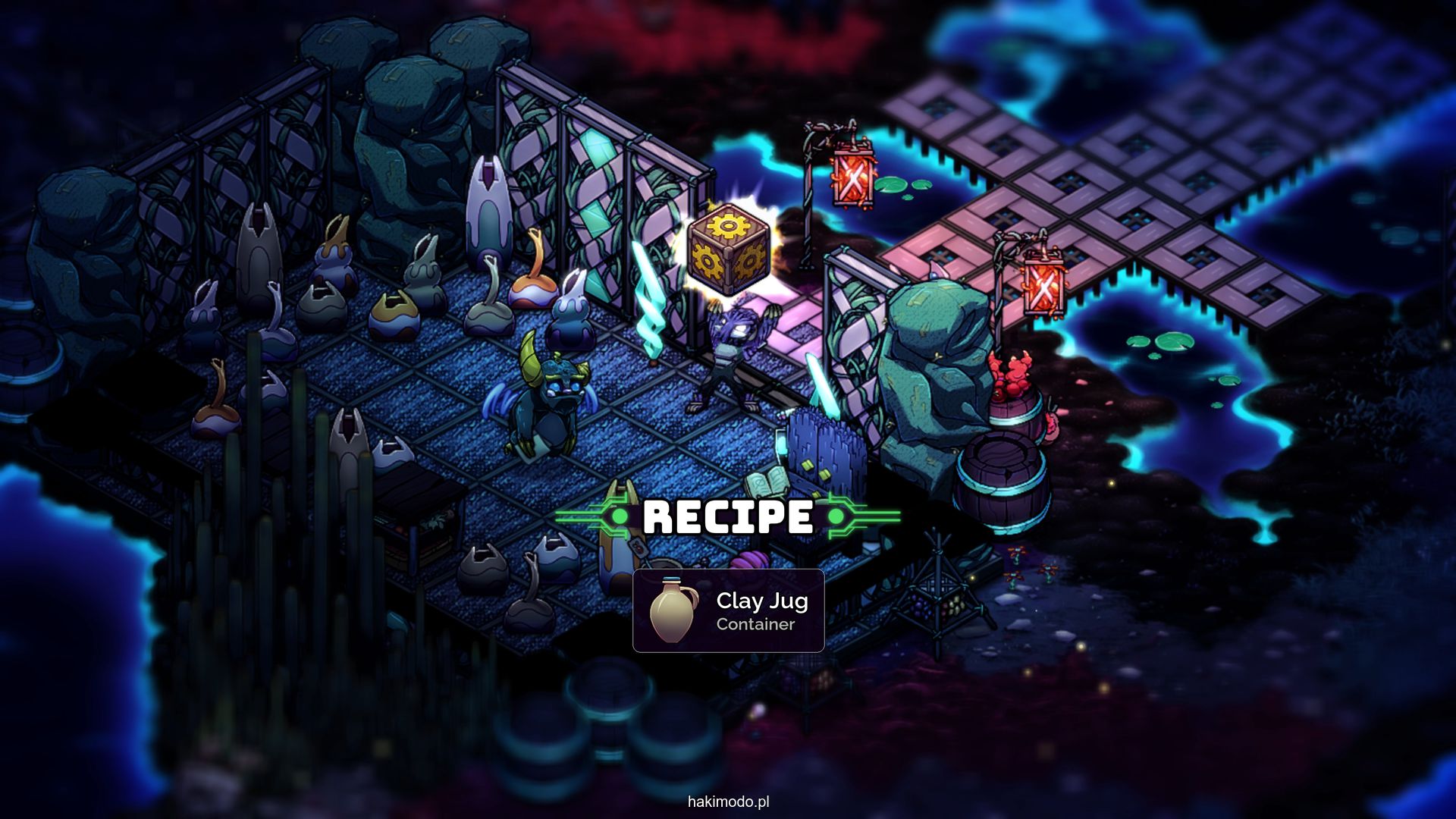1456x819 pixels.
Task: Select the Clay Jug recipe card
Action: pos(728,610)
